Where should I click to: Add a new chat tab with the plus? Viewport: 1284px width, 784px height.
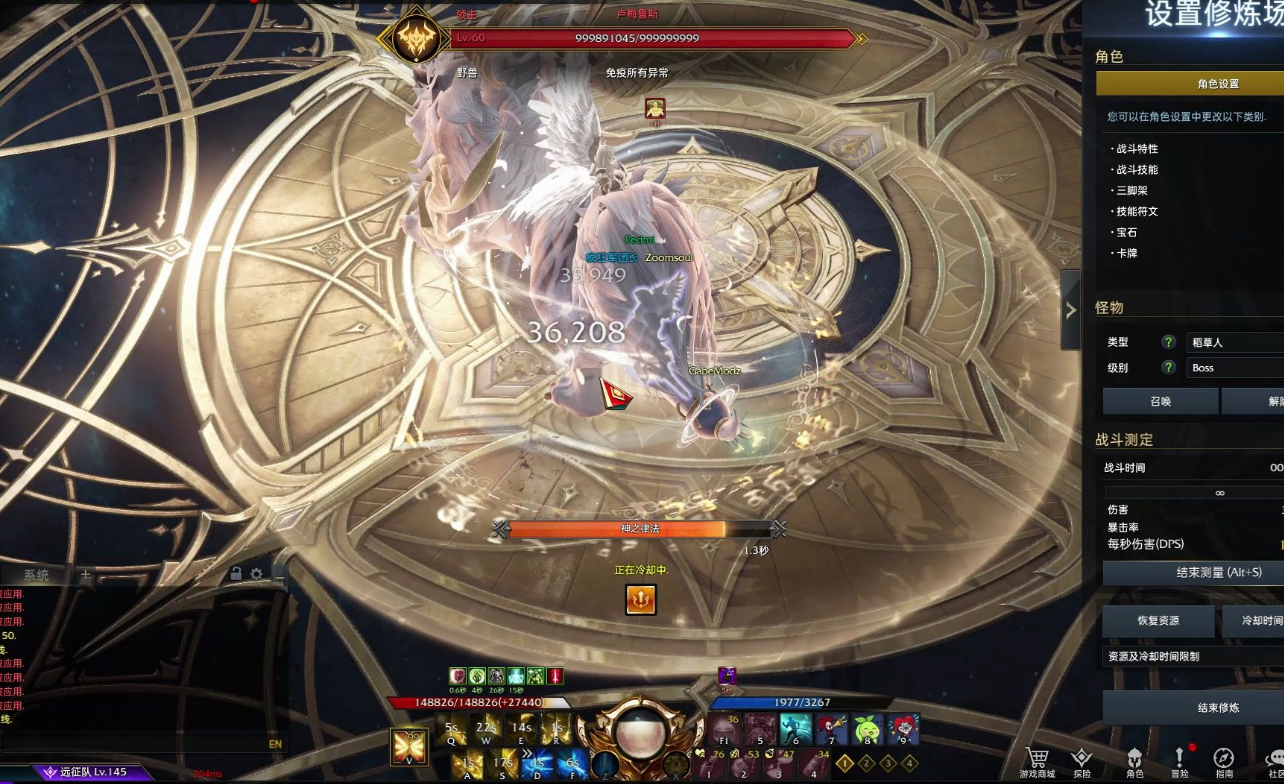[86, 575]
